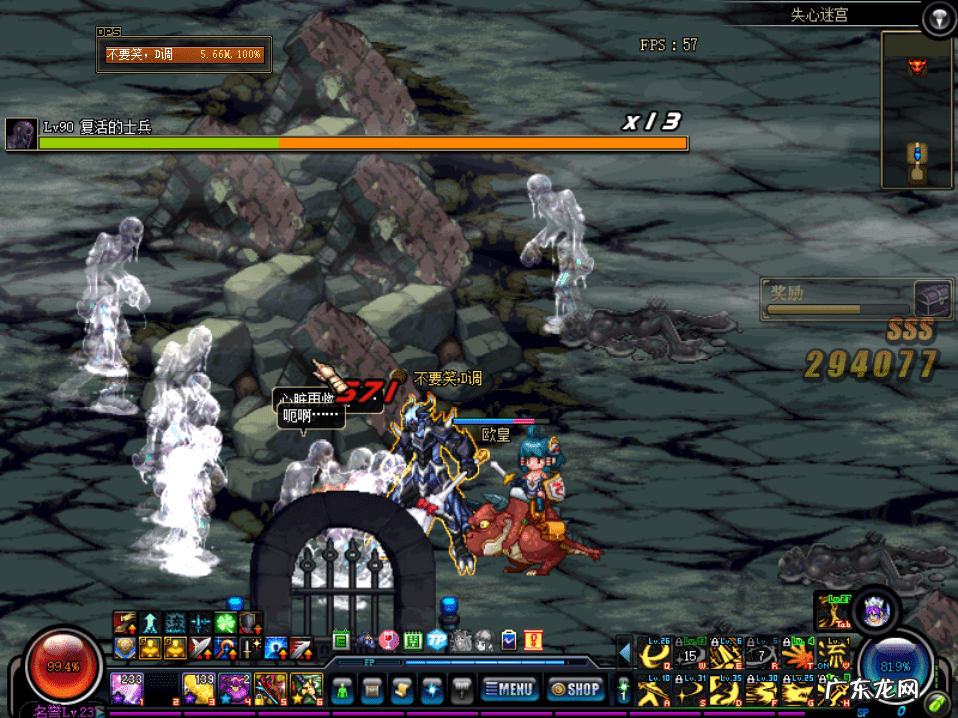This screenshot has height=718, width=958.
Task: Open the SHOP button
Action: tap(574, 688)
